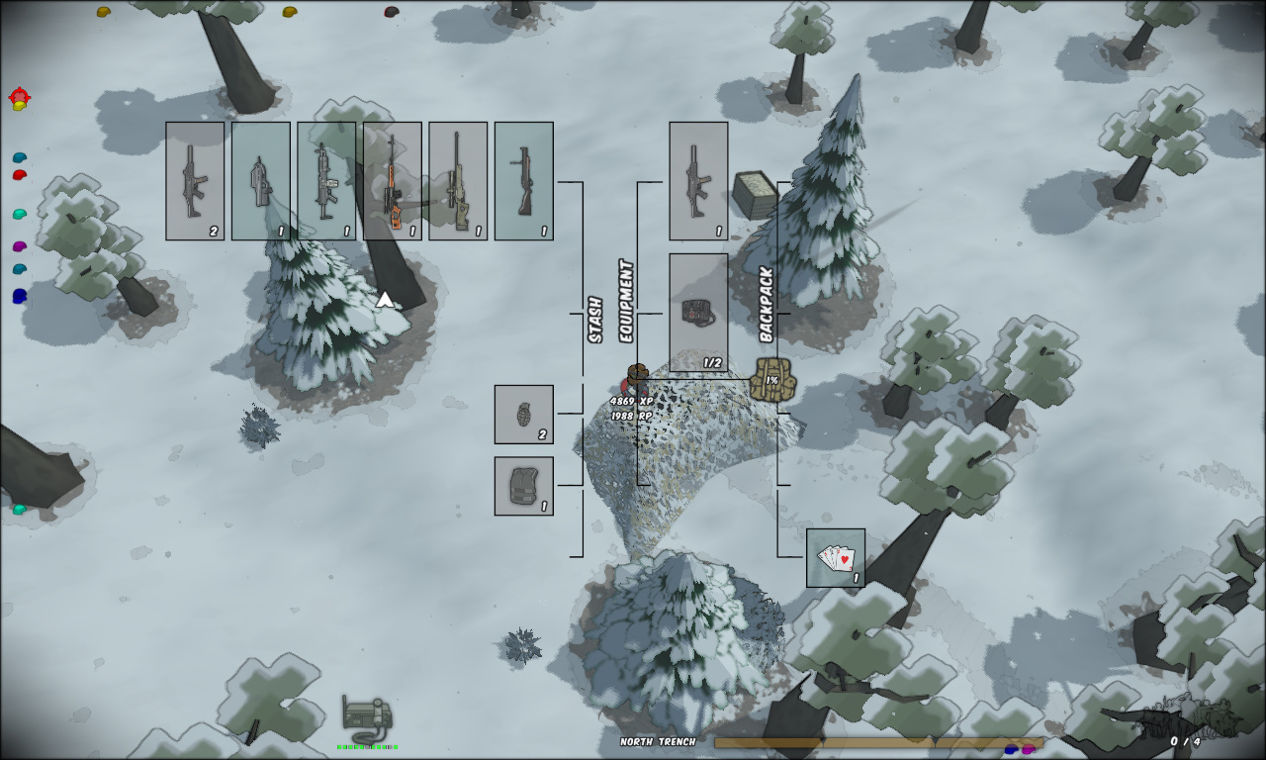Select the wooden-stock gun in the stash
Viewport: 1266px width, 760px height.
[x=524, y=181]
